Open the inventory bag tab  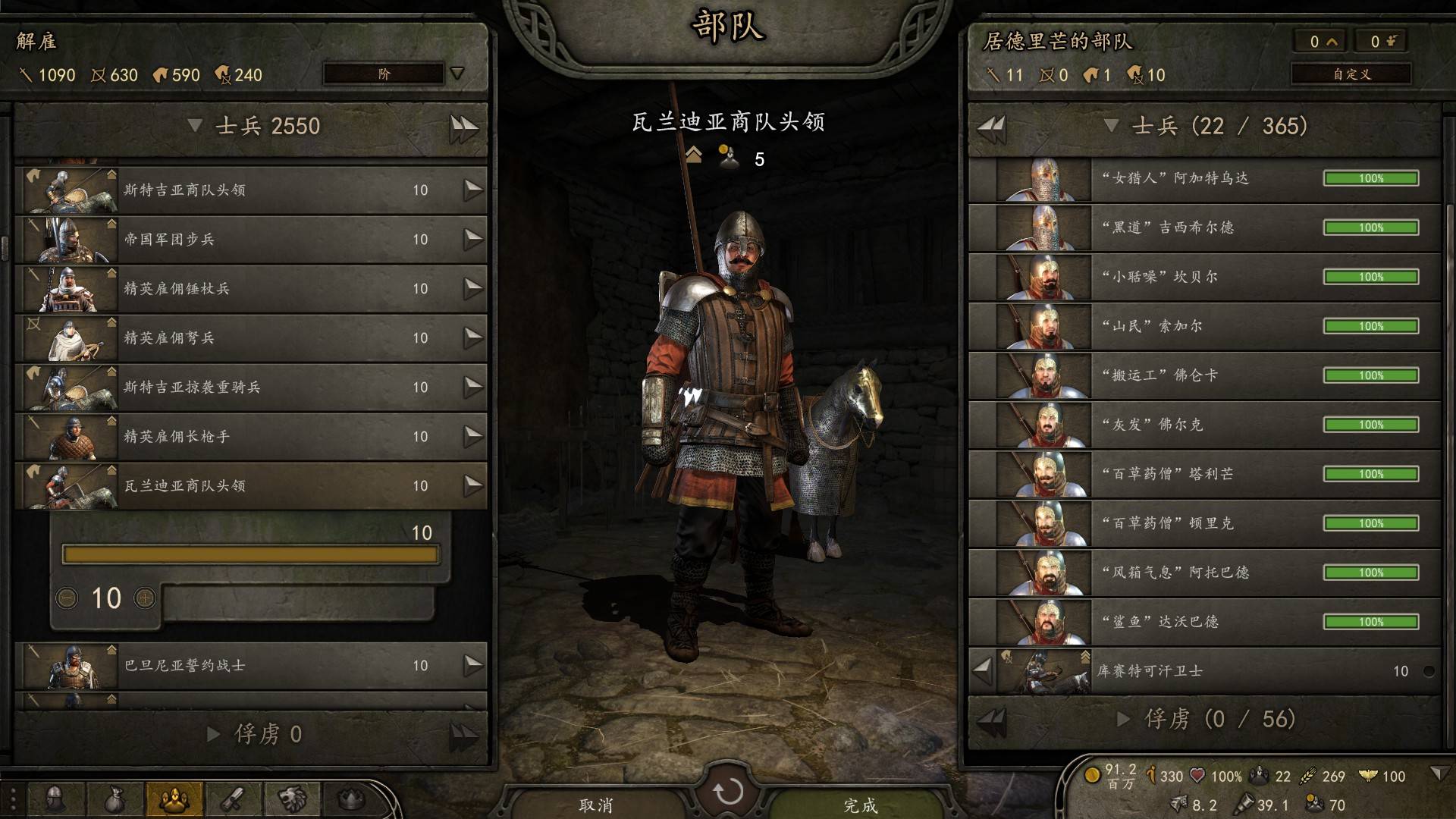pos(115,799)
